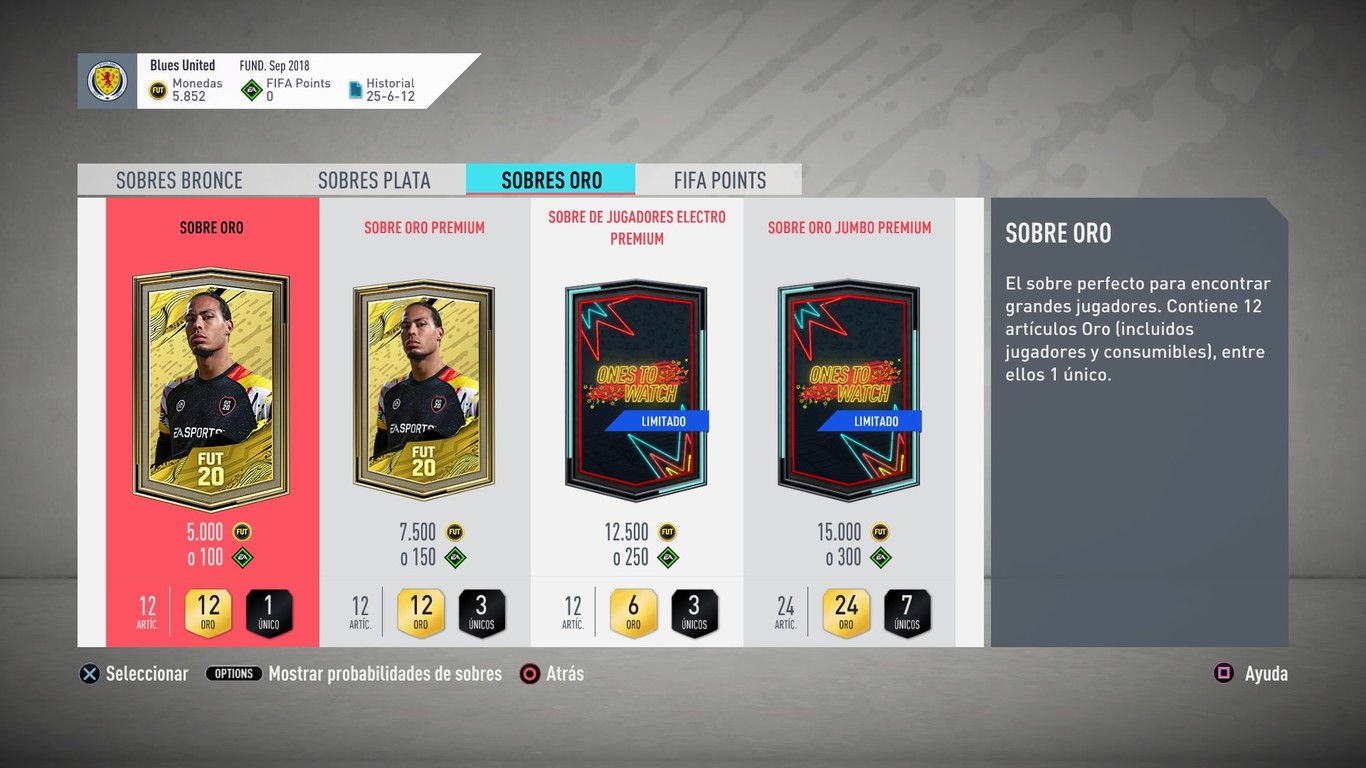The height and width of the screenshot is (768, 1366).
Task: Click the '7 ÚNICOS' badge on Jumbo Premium pack
Action: pos(907,613)
